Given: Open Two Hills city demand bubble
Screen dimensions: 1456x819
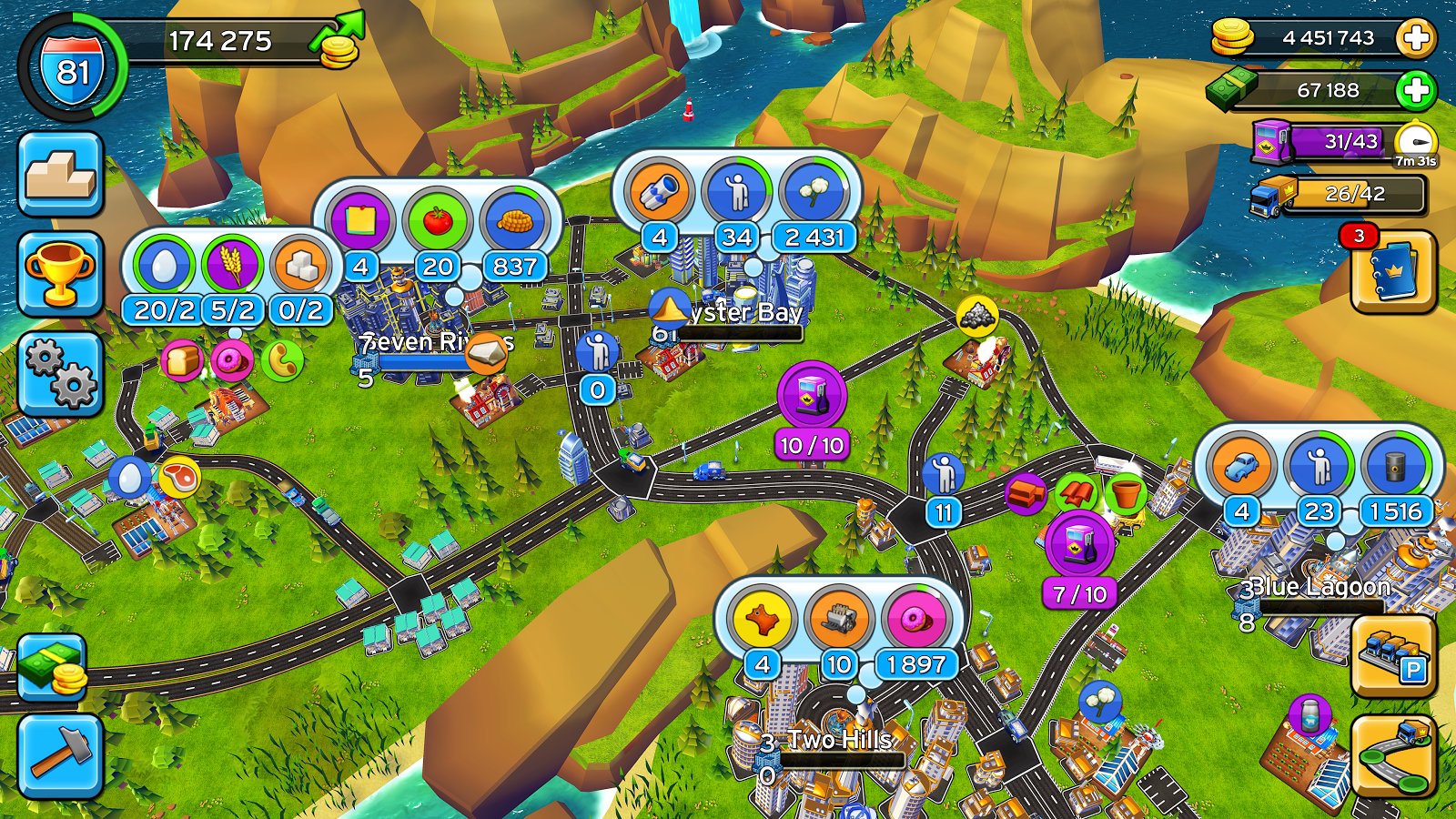Looking at the screenshot, I should point(838,630).
